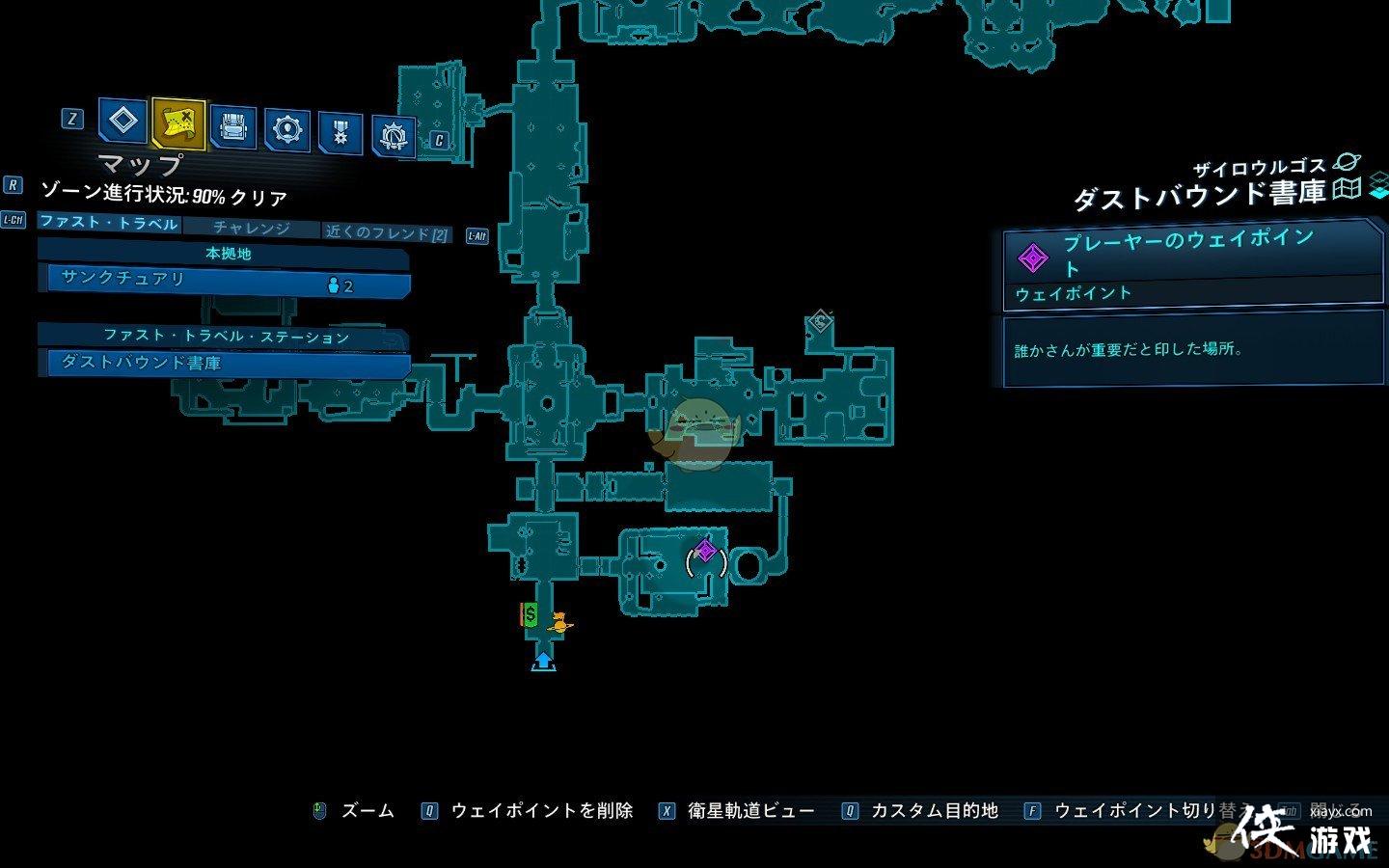This screenshot has height=868, width=1389.
Task: Click the blue exit arrow at map bottom
Action: pos(543,661)
